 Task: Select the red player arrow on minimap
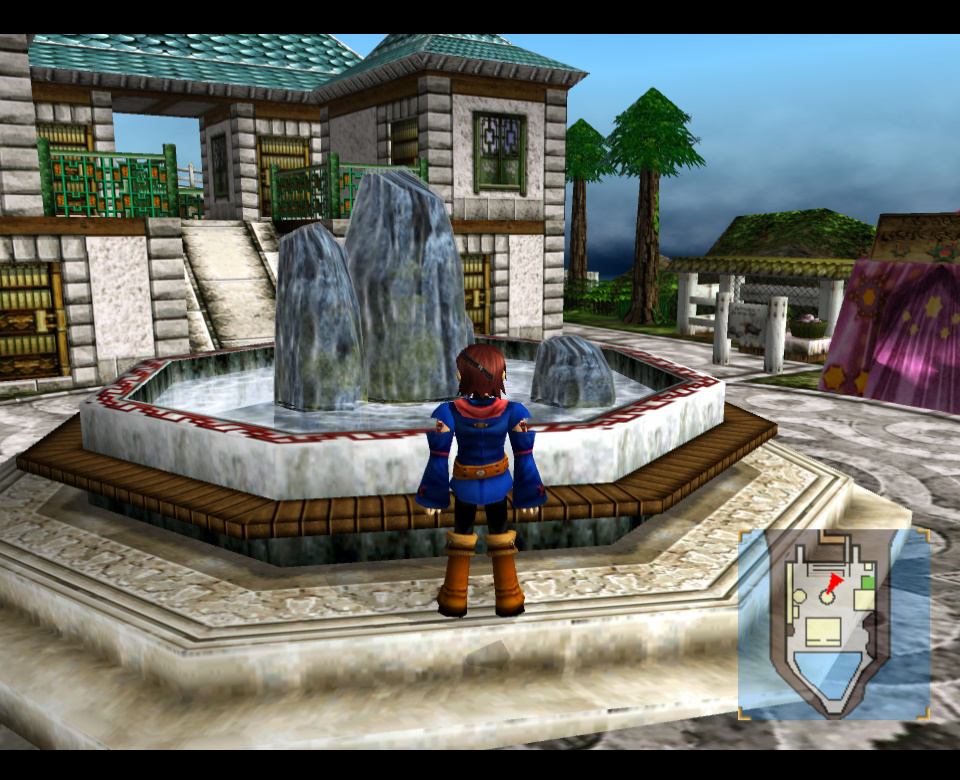point(834,582)
